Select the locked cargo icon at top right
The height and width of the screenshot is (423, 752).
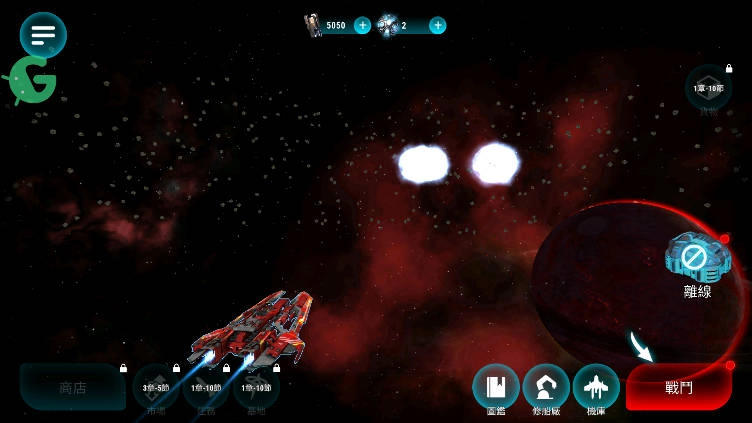(708, 88)
